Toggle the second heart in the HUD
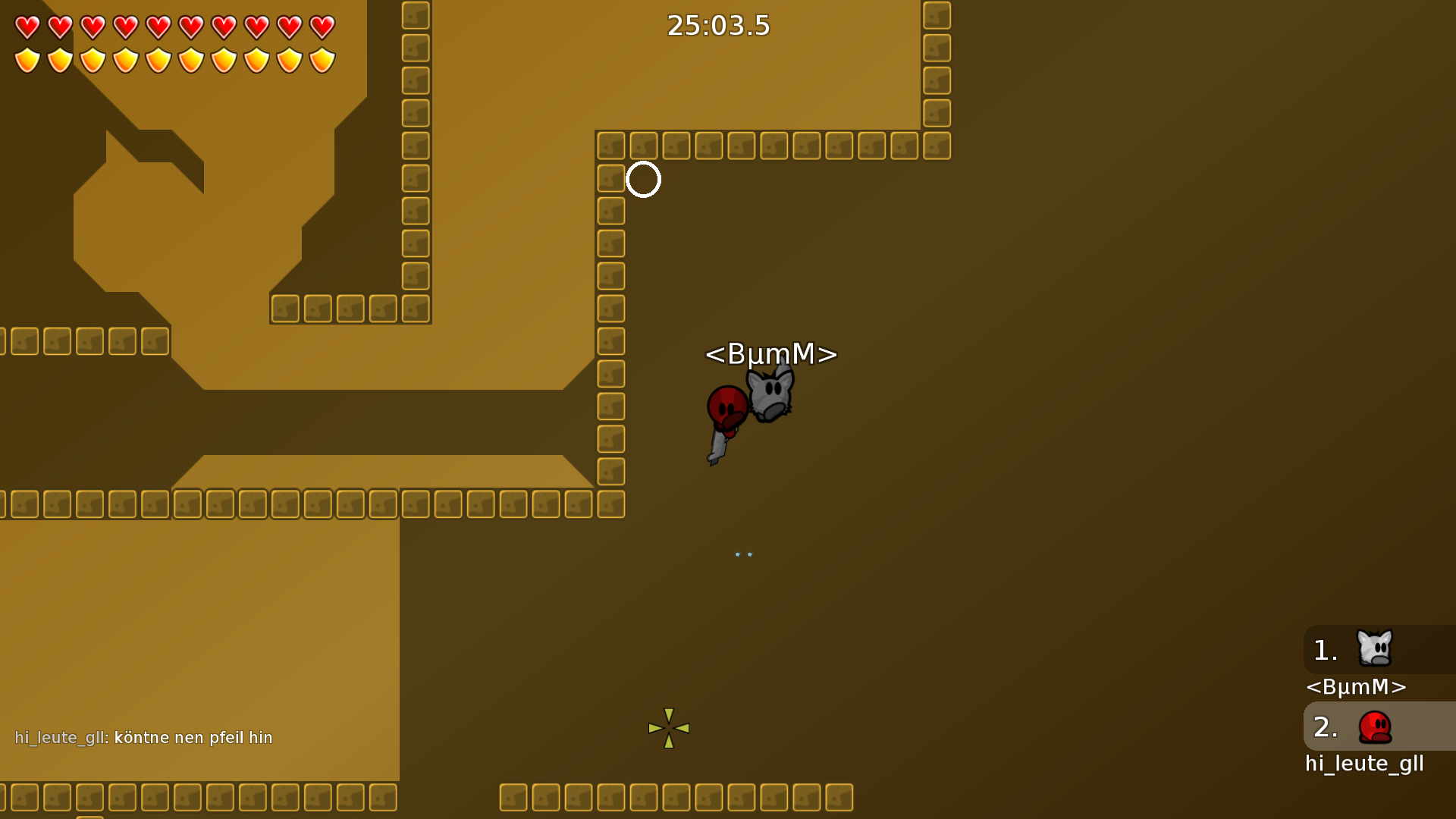The image size is (1456, 819). (59, 26)
